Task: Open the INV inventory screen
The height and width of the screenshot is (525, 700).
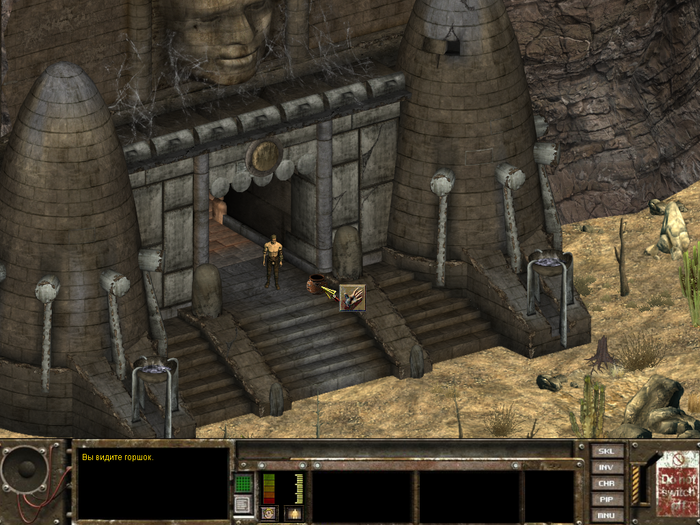Action: pos(607,467)
